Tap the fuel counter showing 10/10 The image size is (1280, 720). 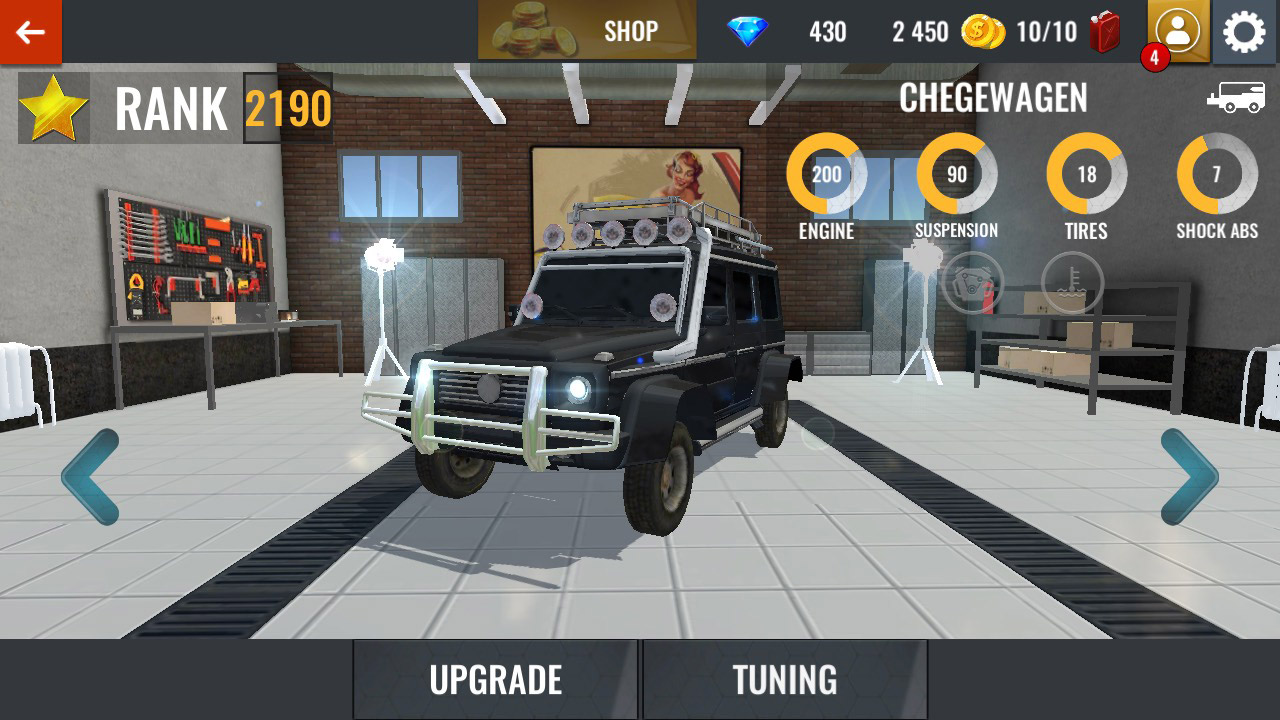pyautogui.click(x=1049, y=31)
